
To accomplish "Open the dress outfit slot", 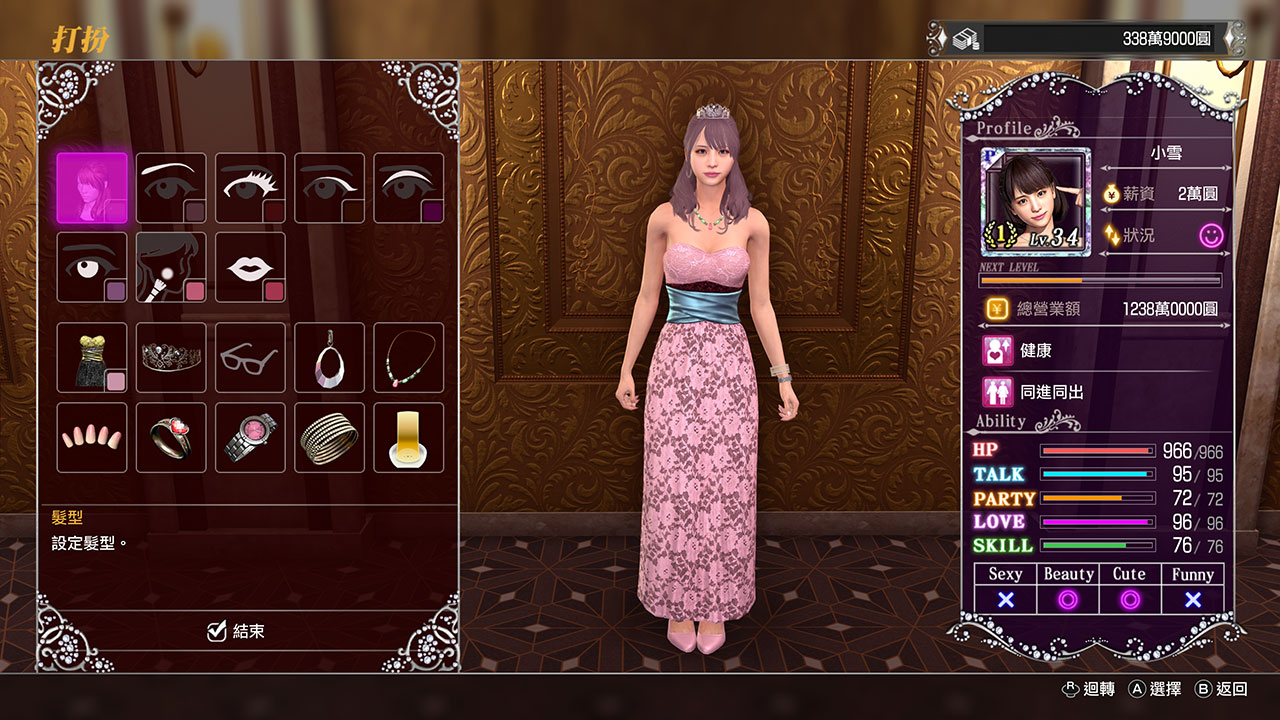I will [x=92, y=357].
